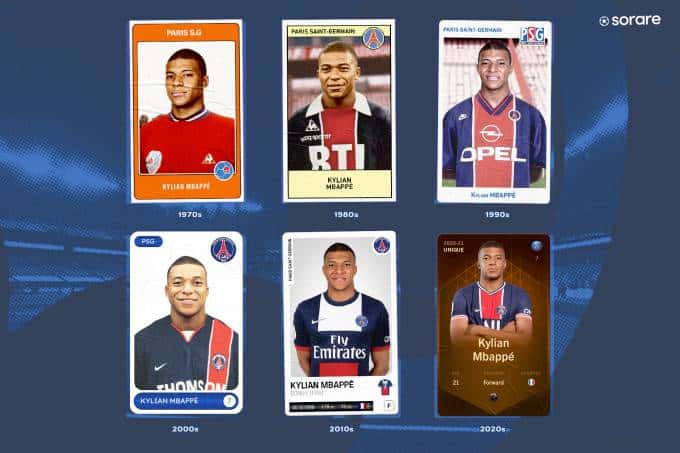The image size is (680, 453).
Task: Choose the 1980s Paris Saint-Germain sticker card
Action: pyautogui.click(x=338, y=111)
